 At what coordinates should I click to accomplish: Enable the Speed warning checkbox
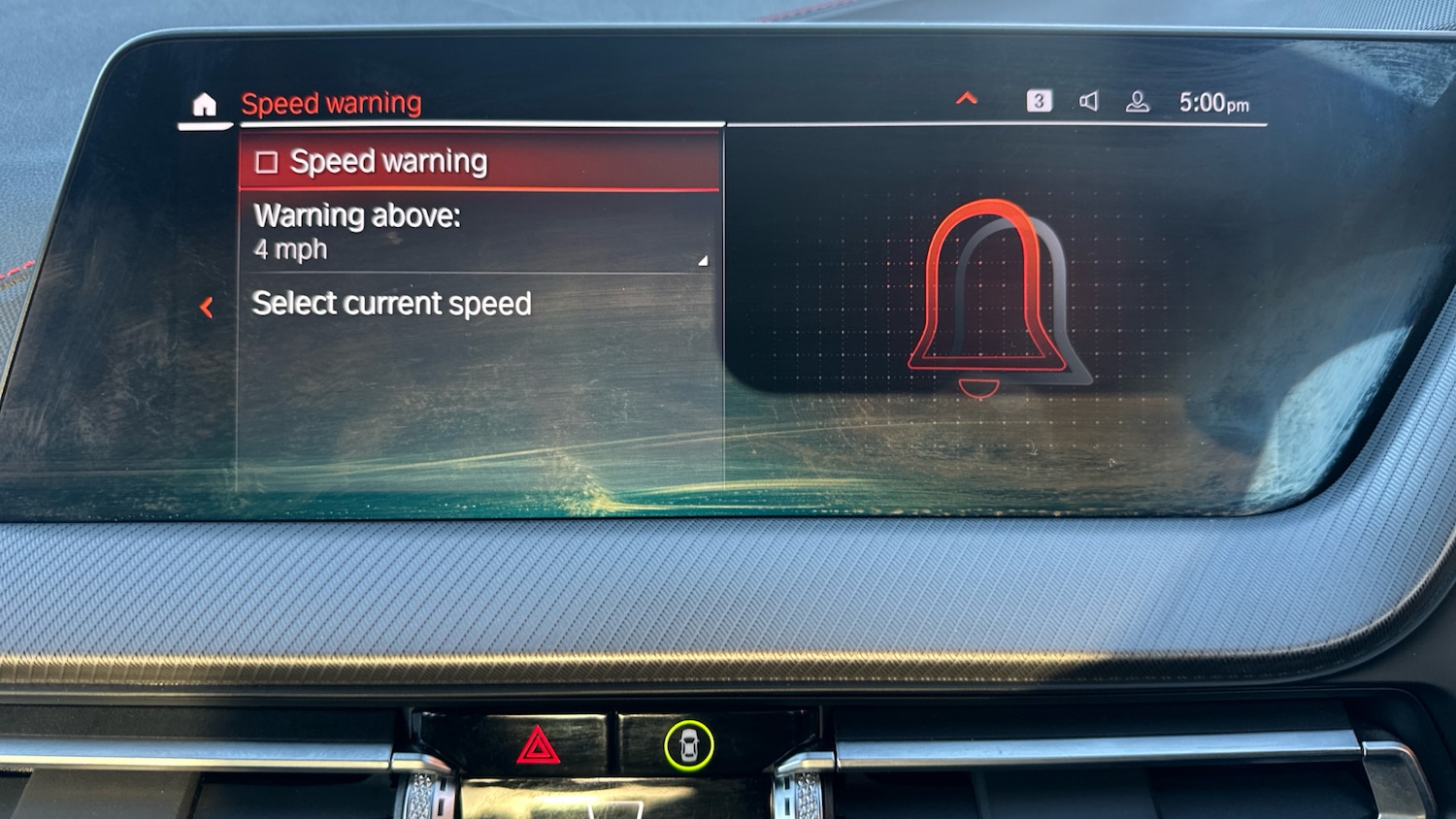pos(267,161)
